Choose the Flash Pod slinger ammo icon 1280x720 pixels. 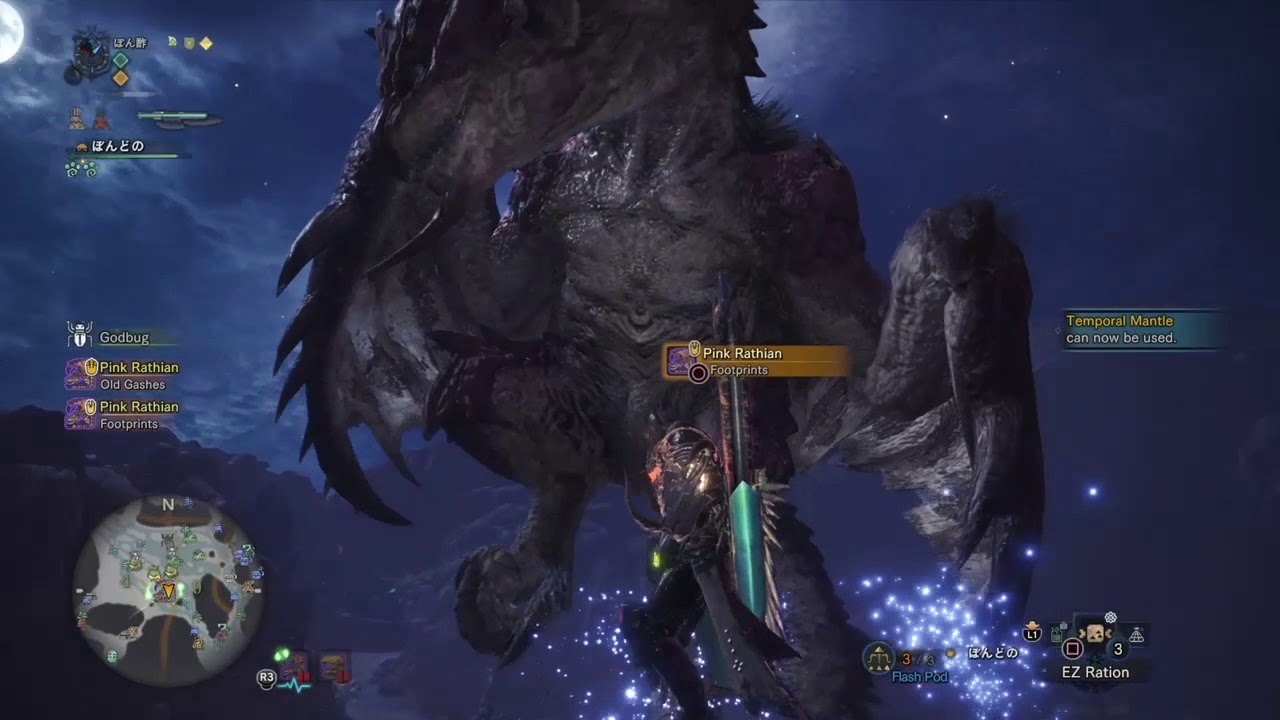(879, 657)
